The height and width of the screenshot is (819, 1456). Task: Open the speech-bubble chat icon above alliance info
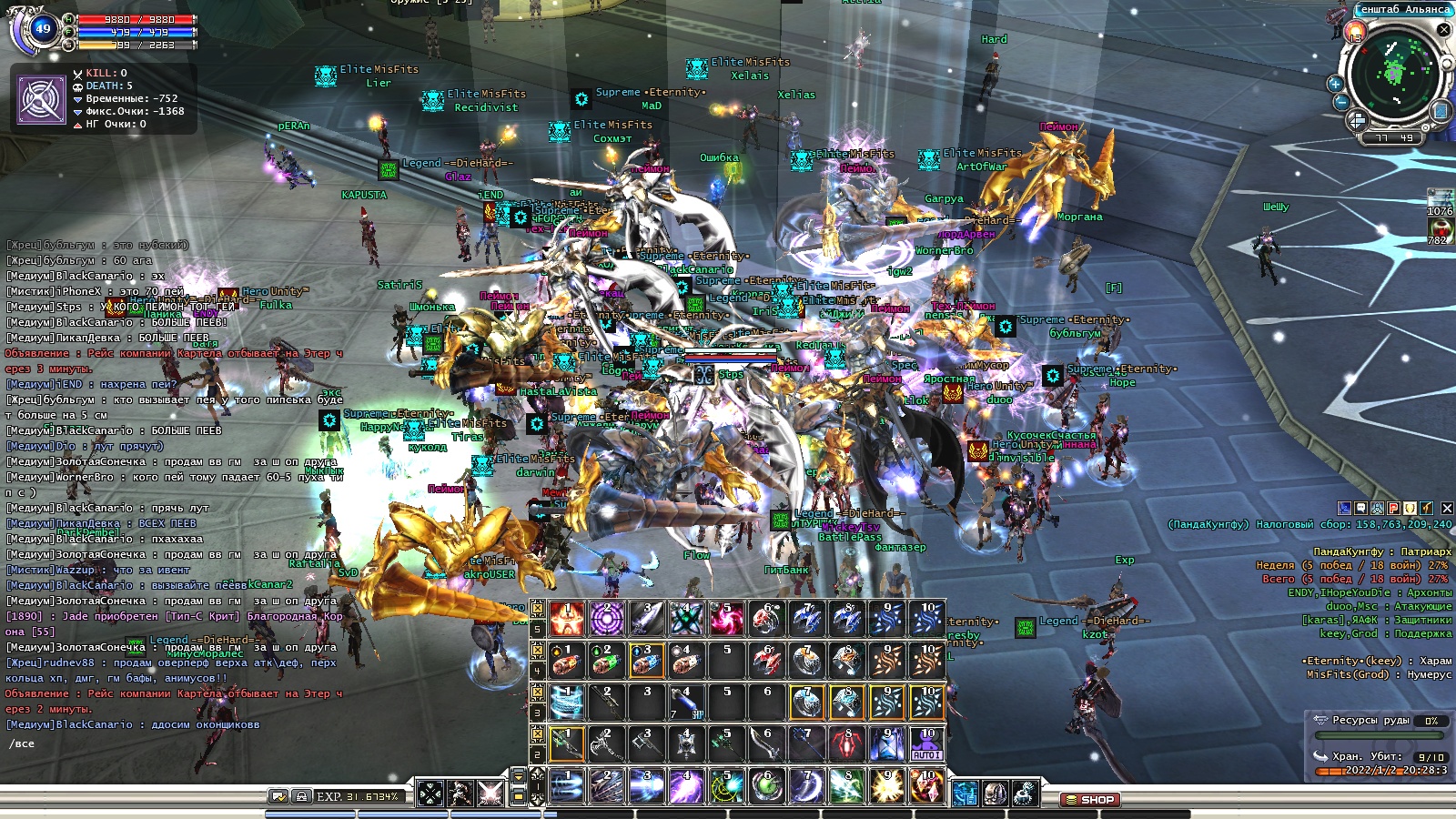1360,509
